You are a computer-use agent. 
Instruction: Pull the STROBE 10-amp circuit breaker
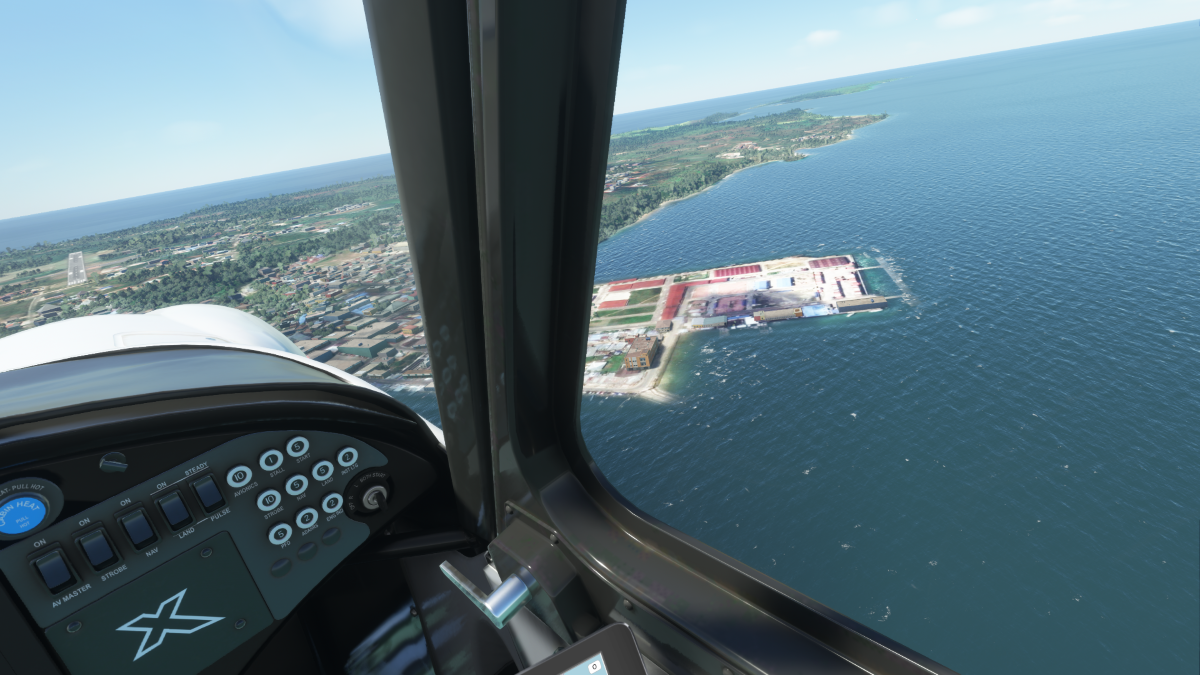pyautogui.click(x=270, y=500)
